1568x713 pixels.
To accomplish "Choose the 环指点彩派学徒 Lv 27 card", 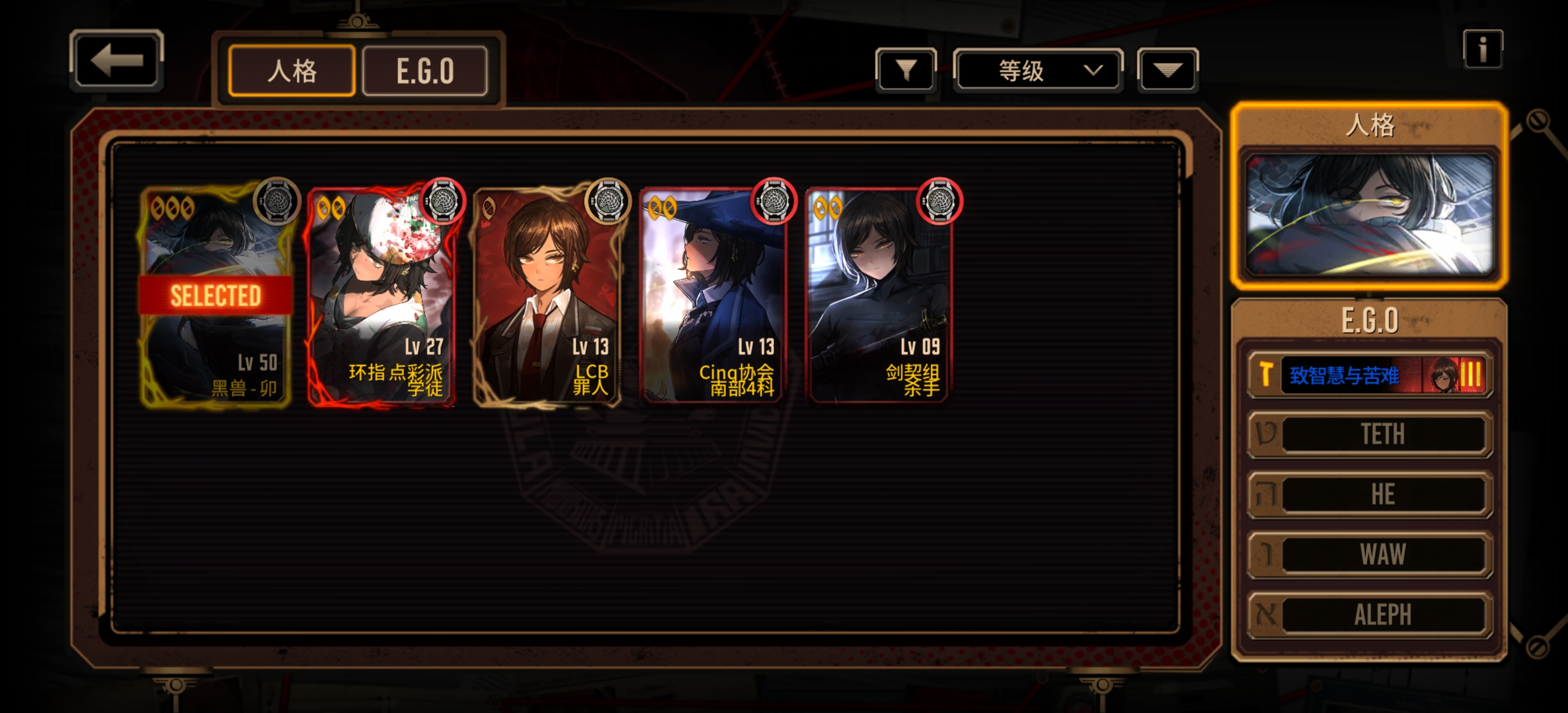I will 381,297.
